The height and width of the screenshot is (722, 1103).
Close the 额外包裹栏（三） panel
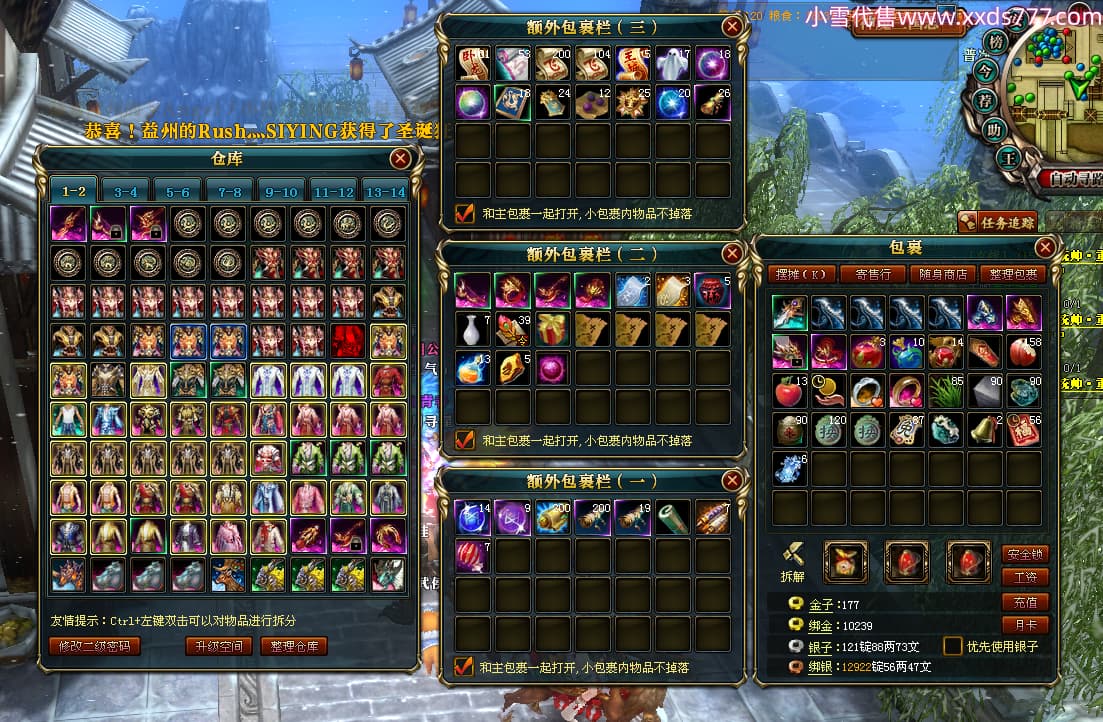coord(733,26)
